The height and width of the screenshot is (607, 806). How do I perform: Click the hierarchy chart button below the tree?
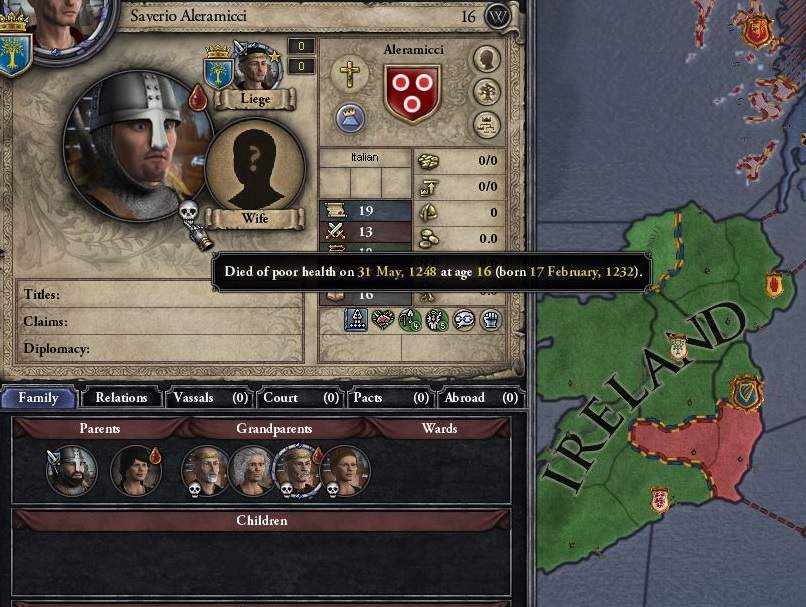(x=487, y=124)
